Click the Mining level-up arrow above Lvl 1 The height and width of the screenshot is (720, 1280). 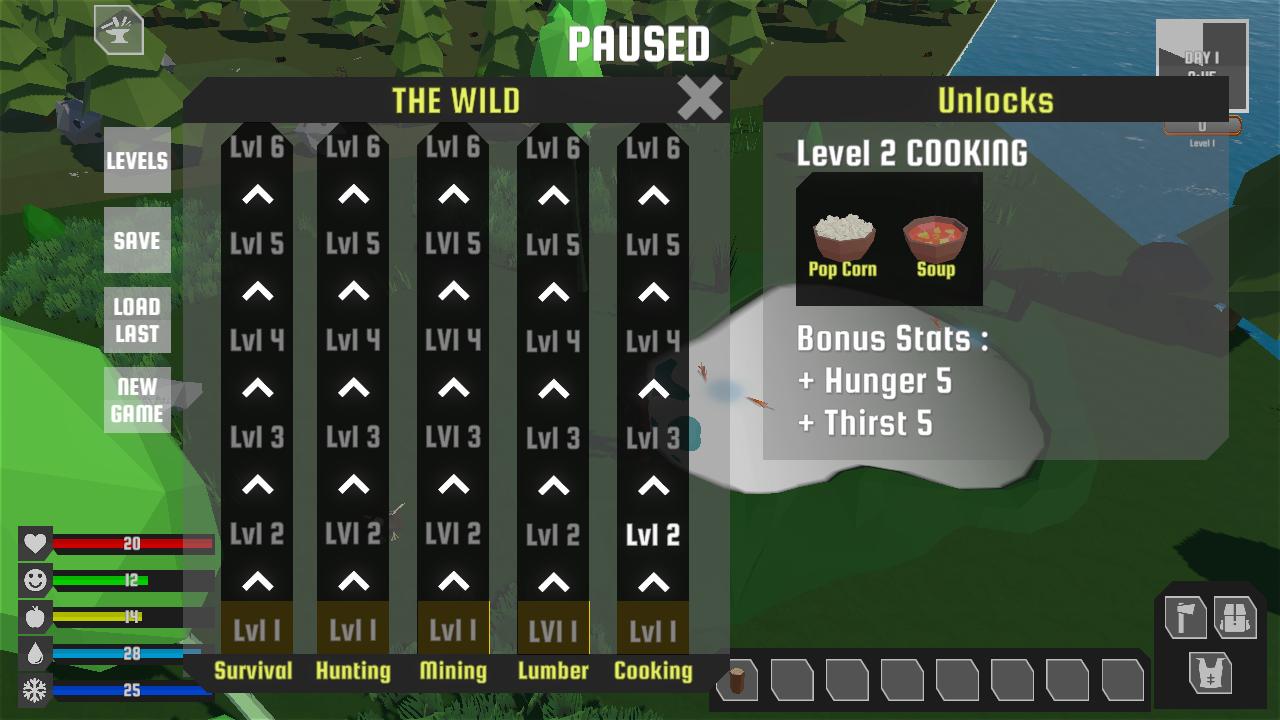click(x=455, y=582)
